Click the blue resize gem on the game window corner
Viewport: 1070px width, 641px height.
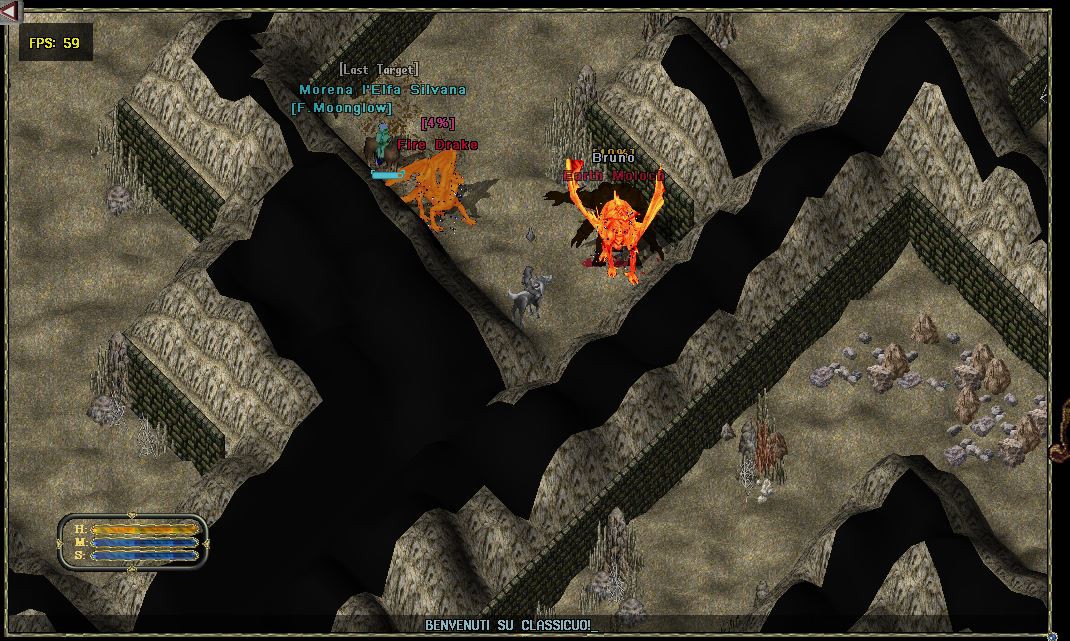(x=1052, y=635)
